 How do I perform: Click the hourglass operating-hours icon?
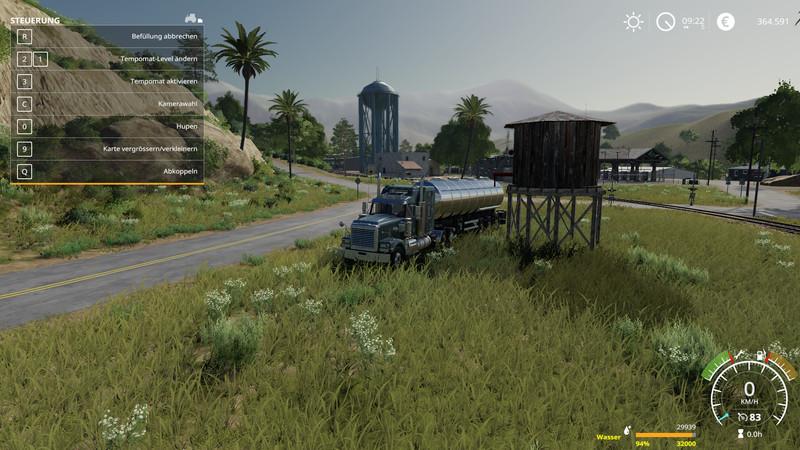tap(741, 433)
